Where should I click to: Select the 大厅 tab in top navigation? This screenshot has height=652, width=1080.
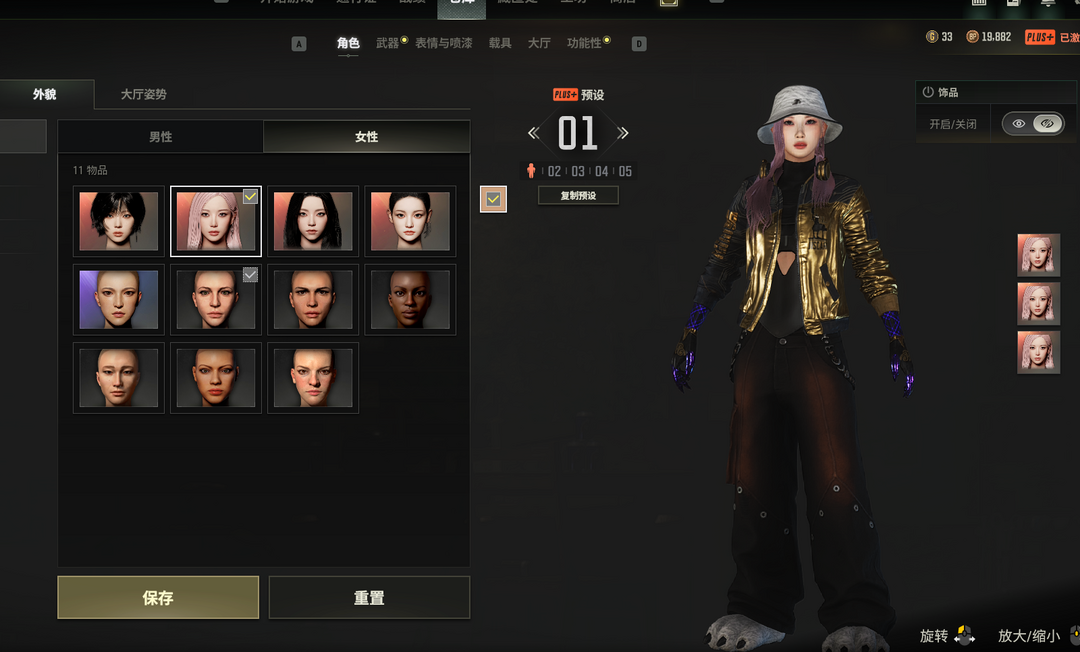pos(539,43)
